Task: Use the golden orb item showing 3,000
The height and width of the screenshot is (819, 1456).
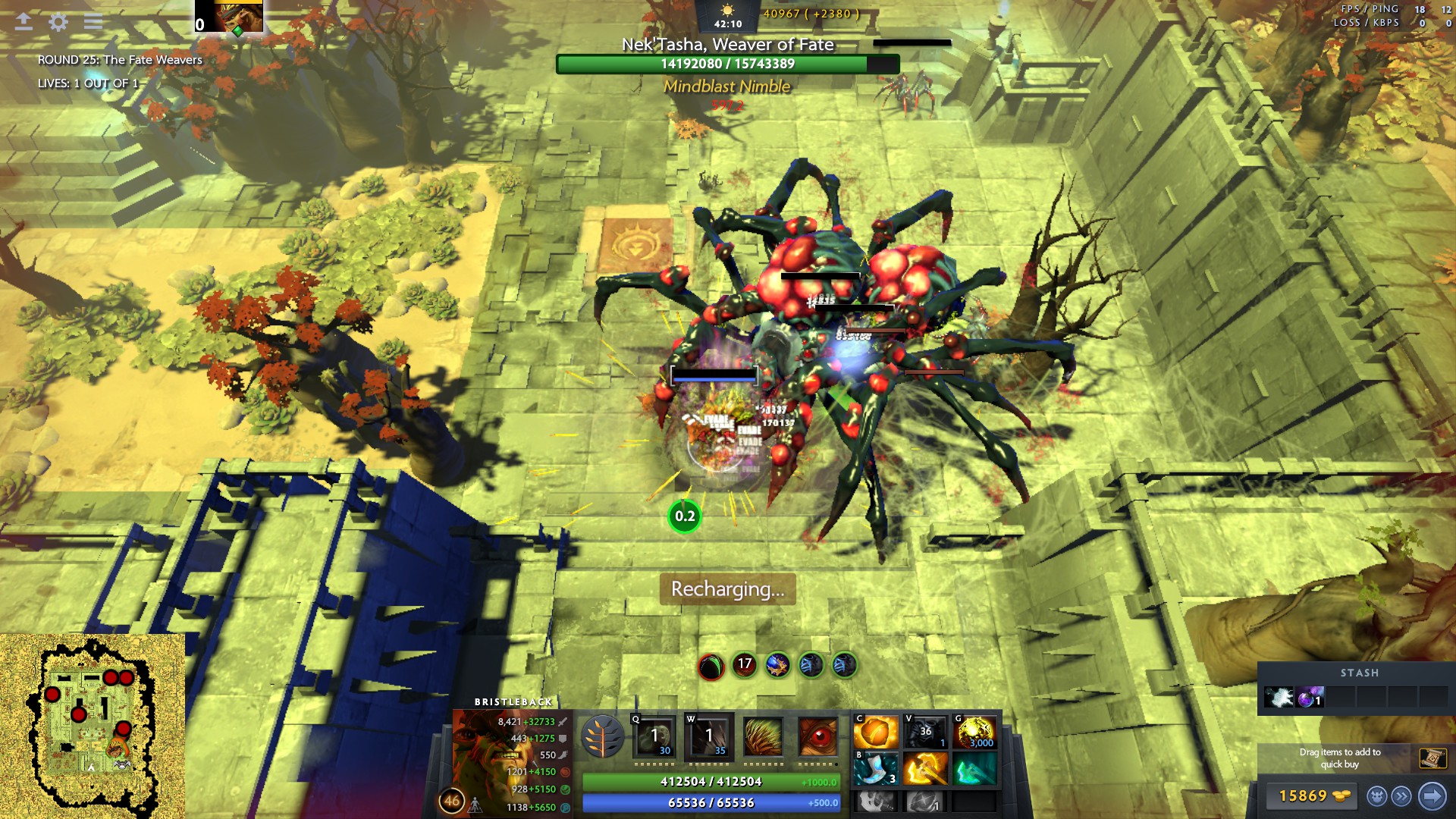Action: (974, 733)
